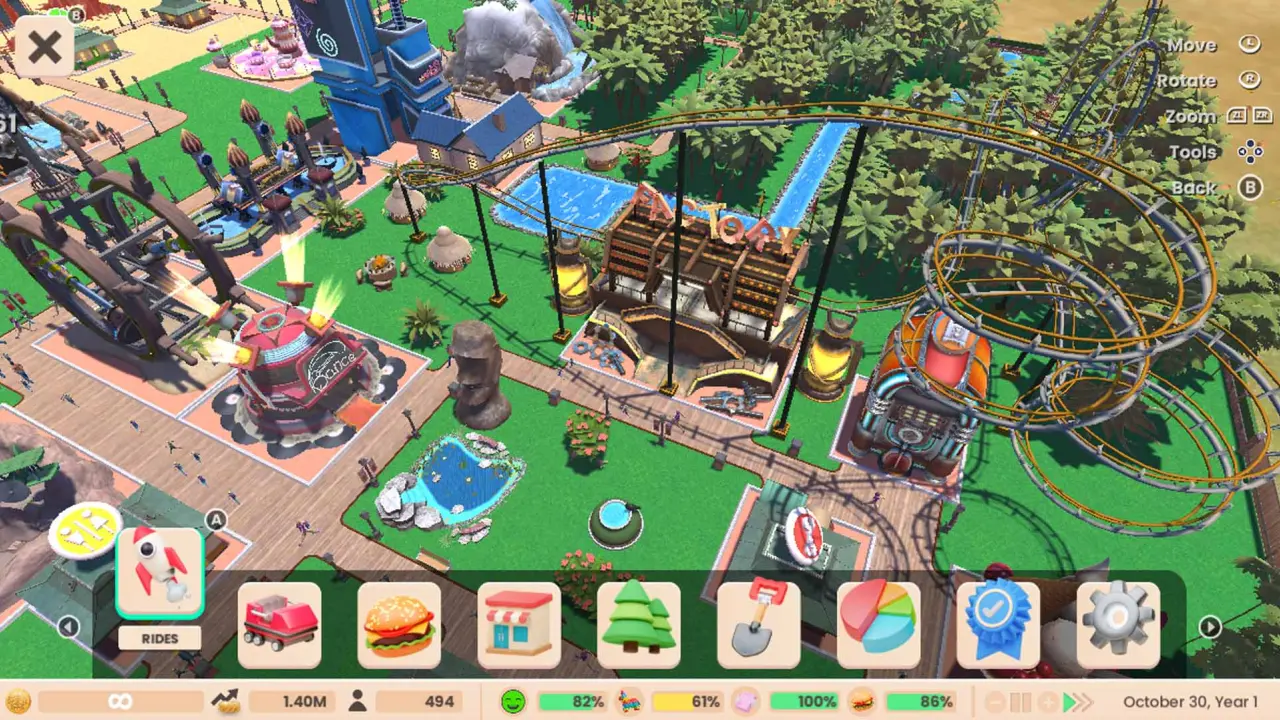Open the red coaster car category
The width and height of the screenshot is (1280, 720).
pyautogui.click(x=280, y=625)
